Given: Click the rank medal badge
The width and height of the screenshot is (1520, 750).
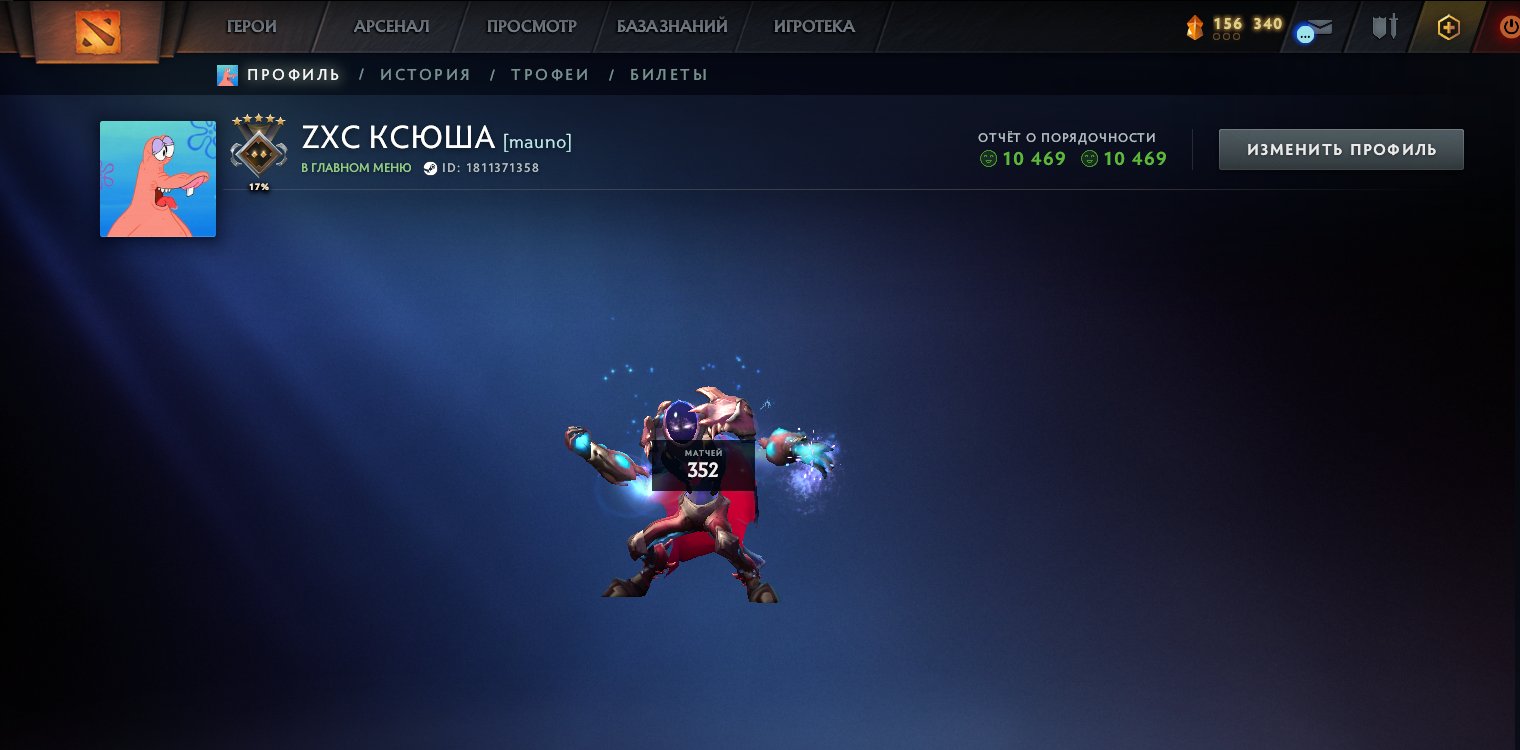Looking at the screenshot, I should (258, 148).
